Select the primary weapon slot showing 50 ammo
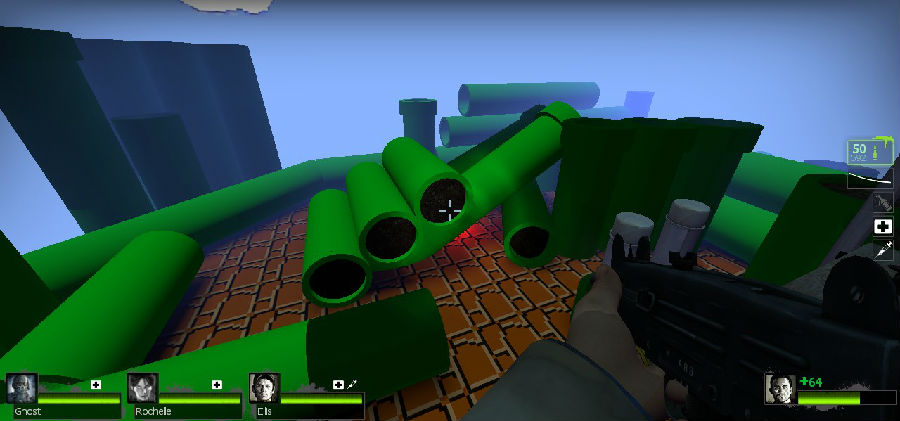Image resolution: width=900 pixels, height=421 pixels. point(866,152)
